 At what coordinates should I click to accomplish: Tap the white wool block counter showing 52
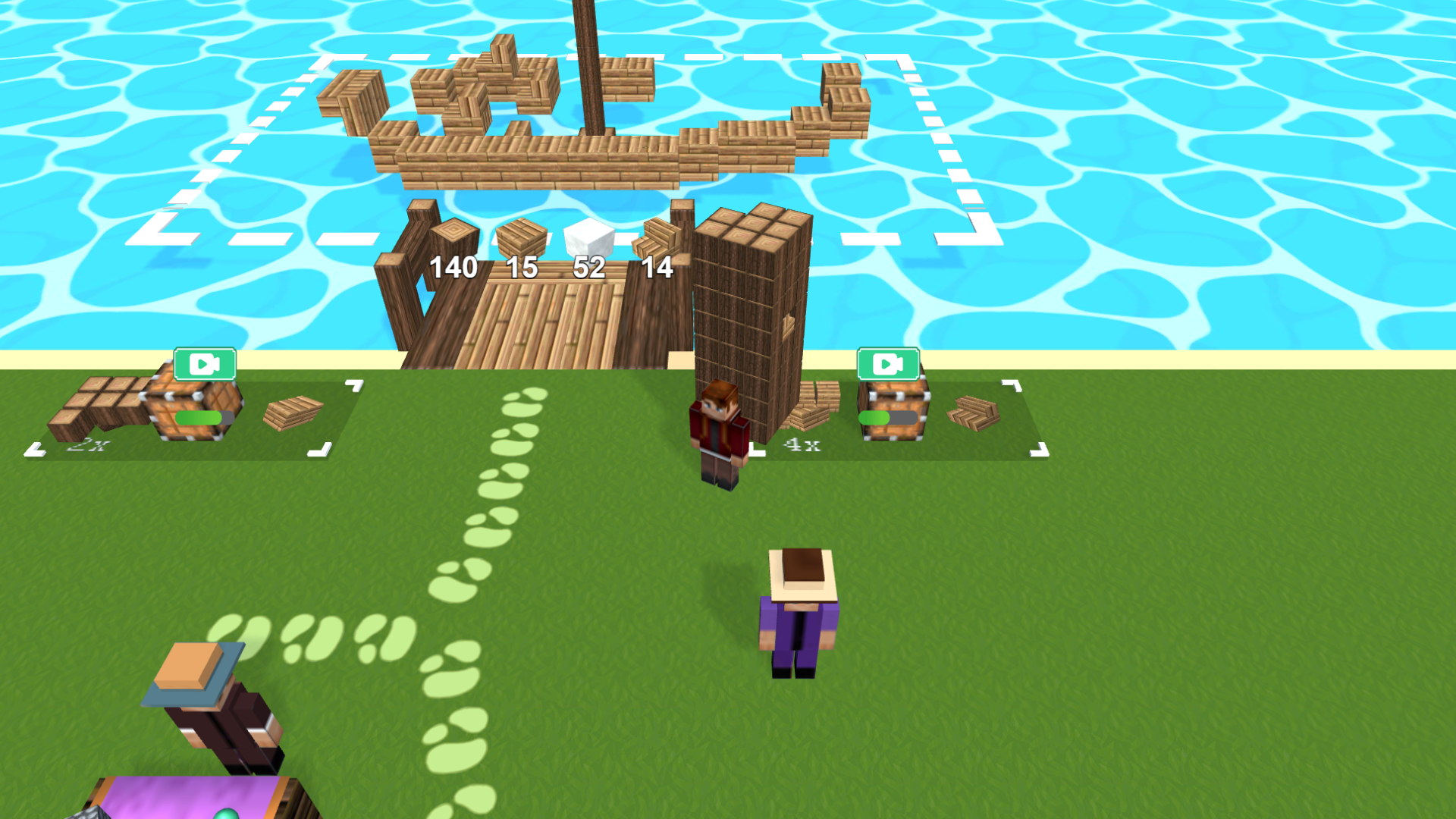click(589, 267)
